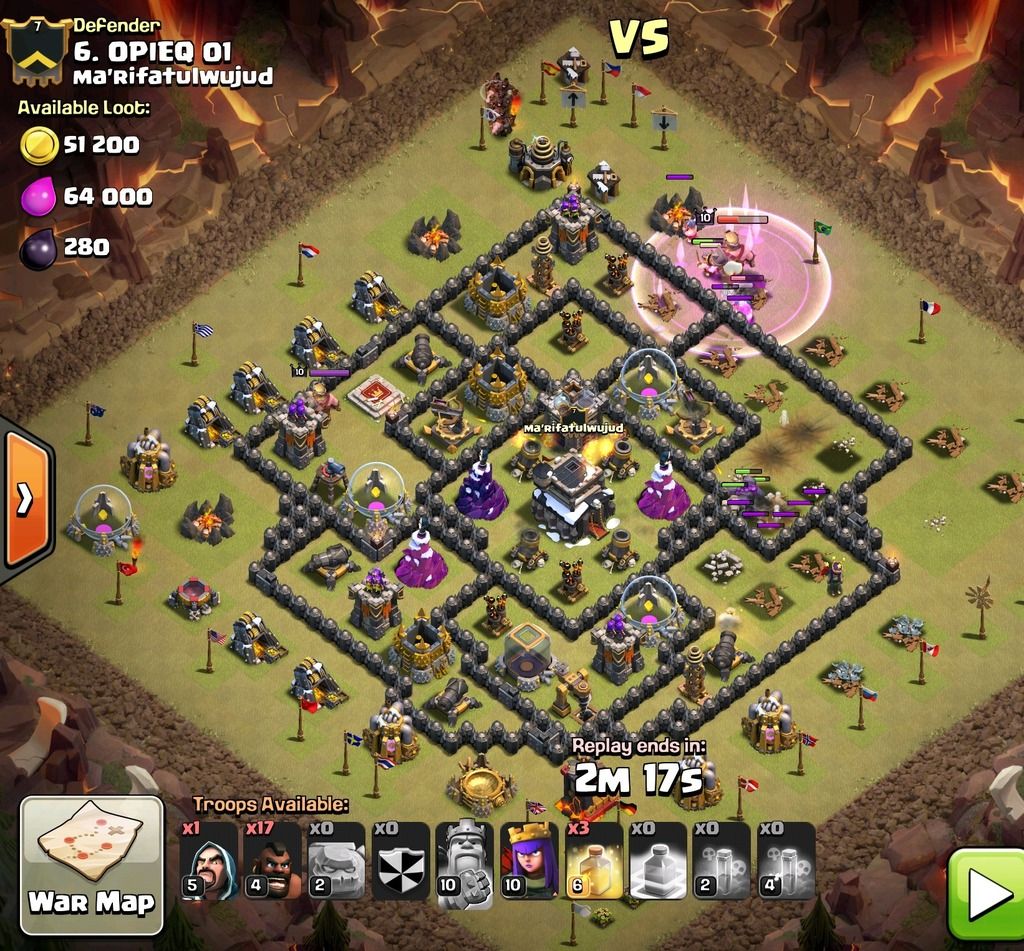Expand the orange side arrow panel
The width and height of the screenshot is (1024, 951).
26,499
